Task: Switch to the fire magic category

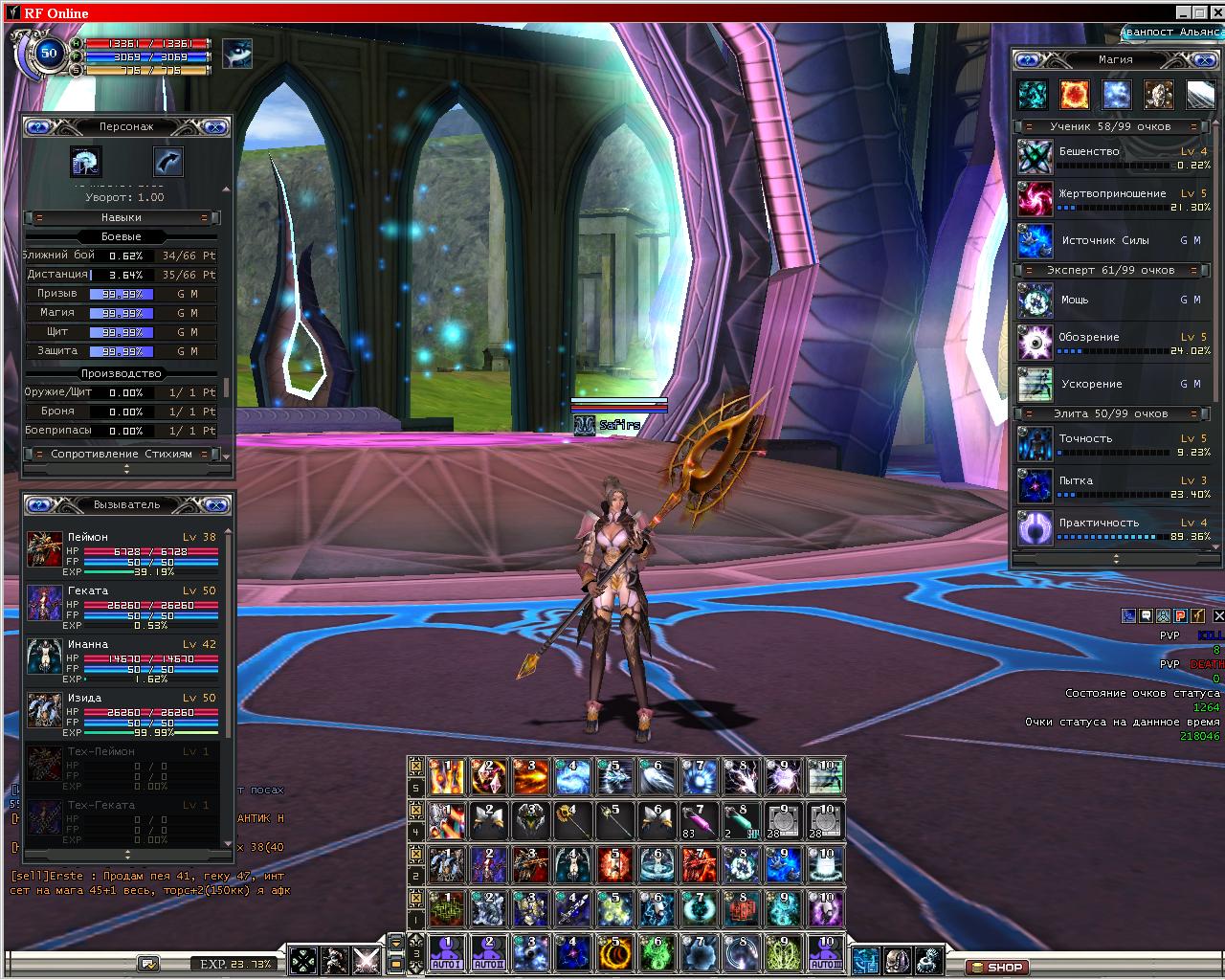Action: [1074, 95]
